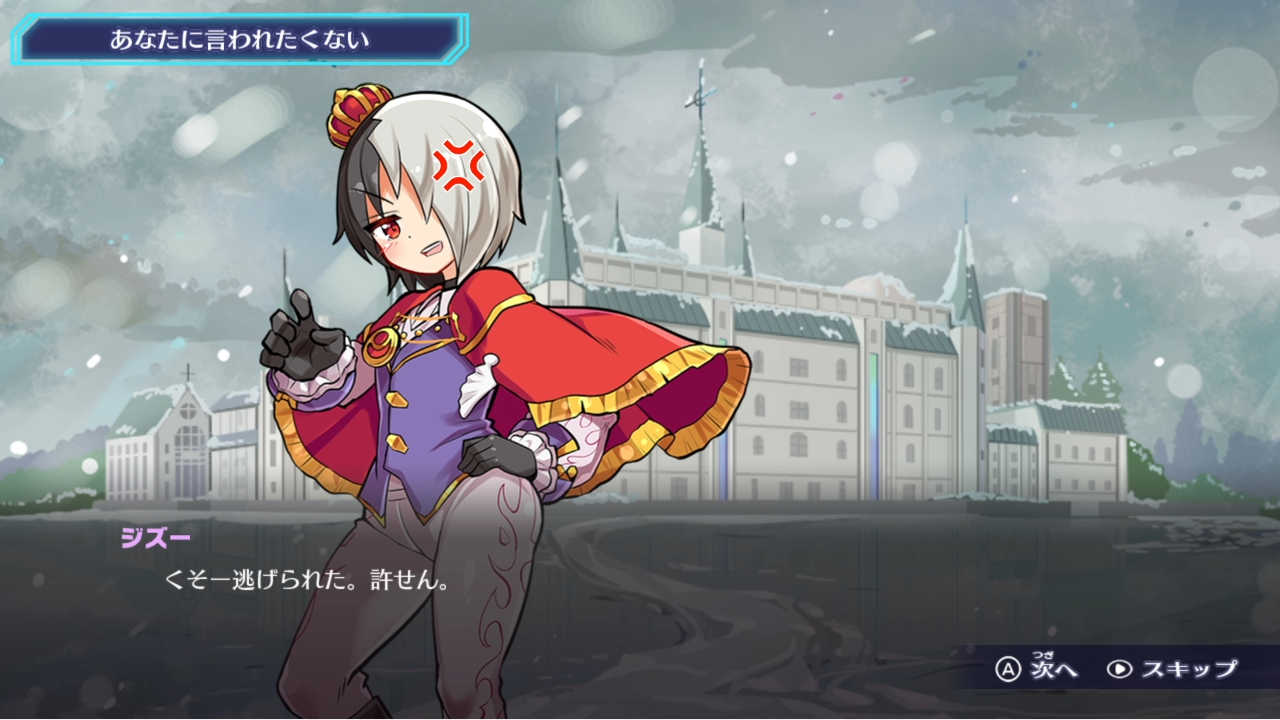Skip the scene using スキップ
1280x720 pixels.
1173,669
